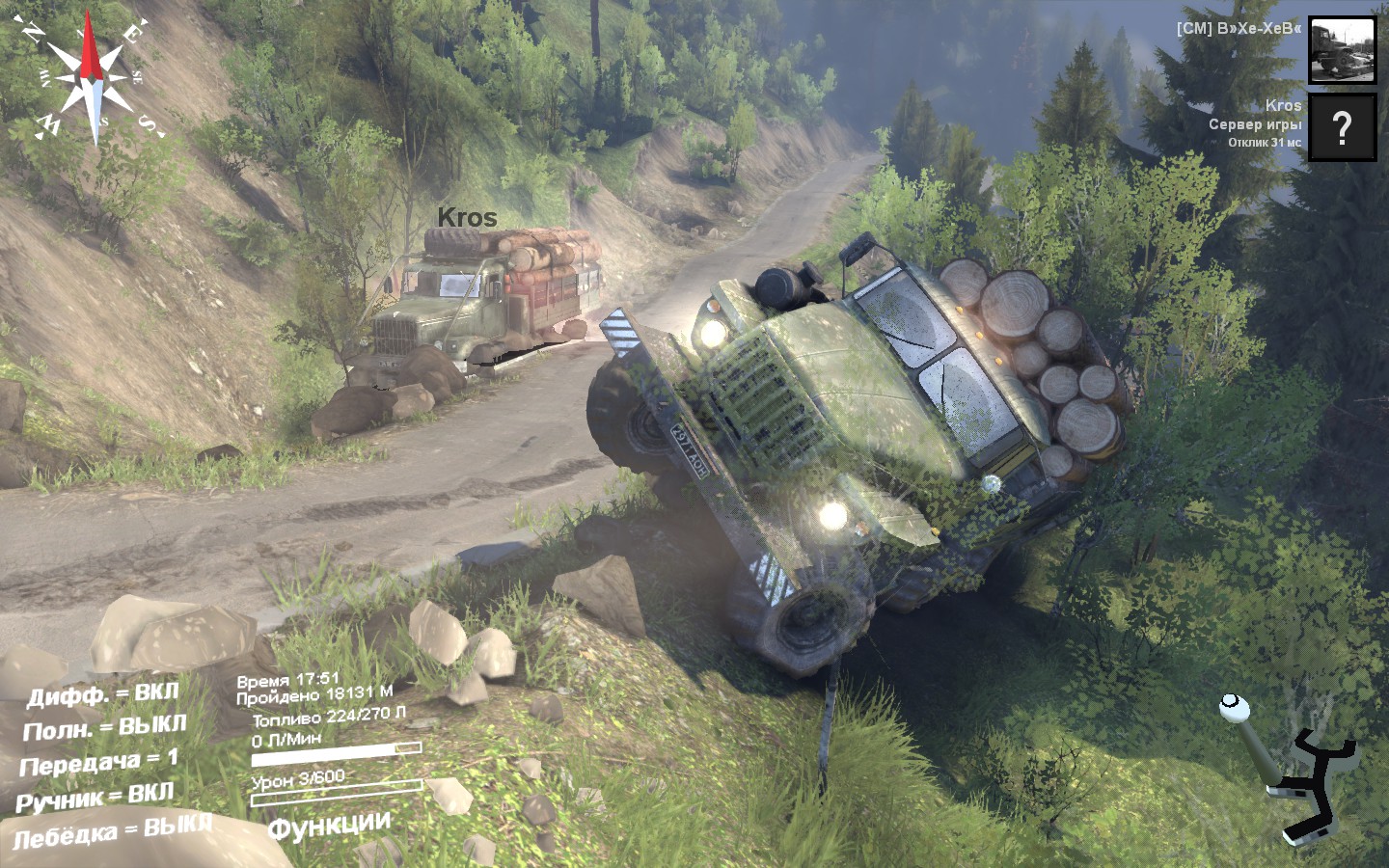Select Kros's question mark thumbnail

[x=1342, y=127]
